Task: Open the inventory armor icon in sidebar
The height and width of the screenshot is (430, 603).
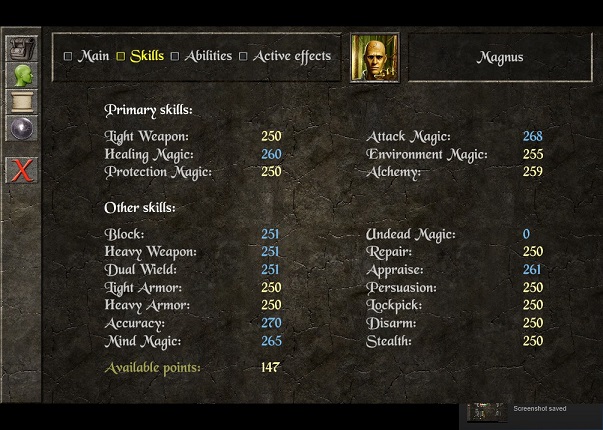Action: (22, 48)
